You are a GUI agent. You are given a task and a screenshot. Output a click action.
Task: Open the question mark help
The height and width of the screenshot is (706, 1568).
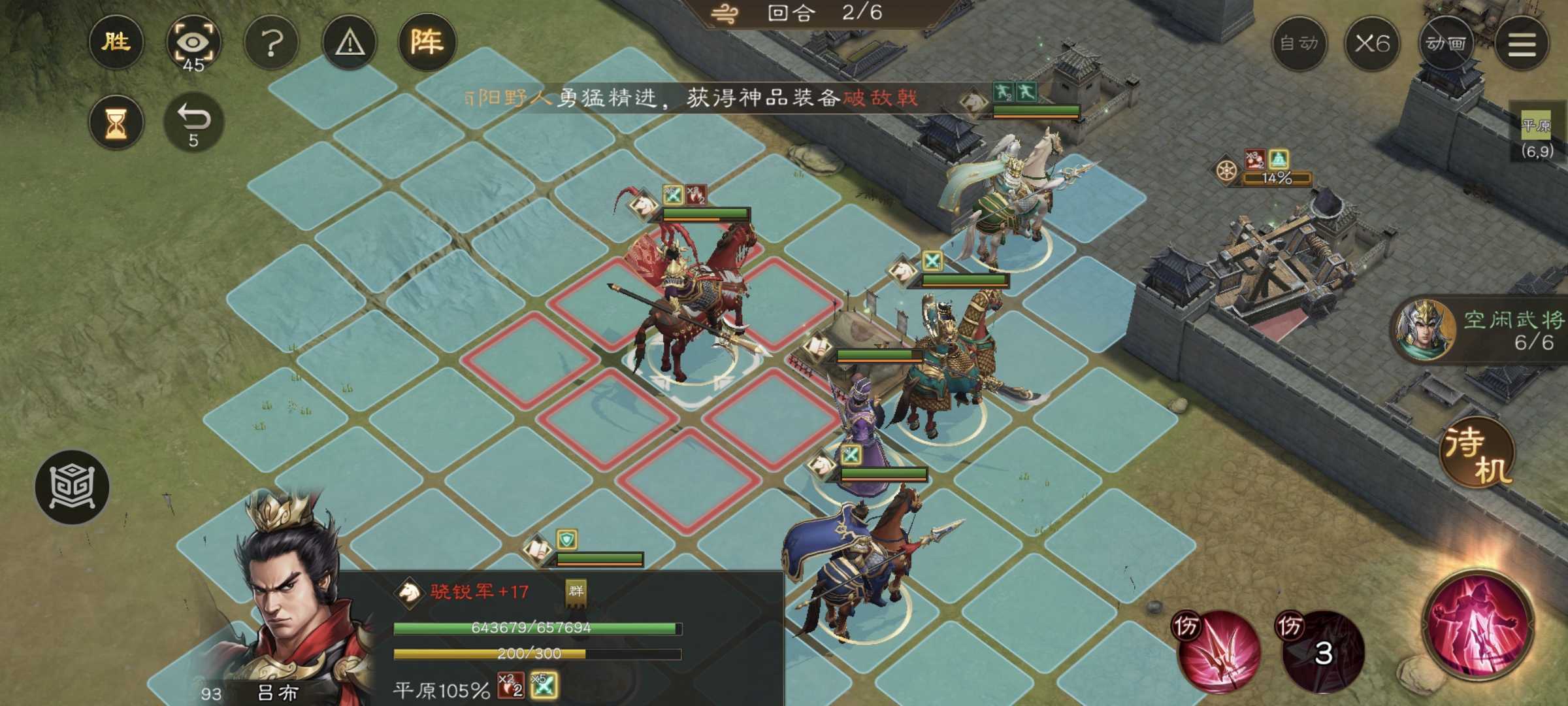(x=271, y=43)
